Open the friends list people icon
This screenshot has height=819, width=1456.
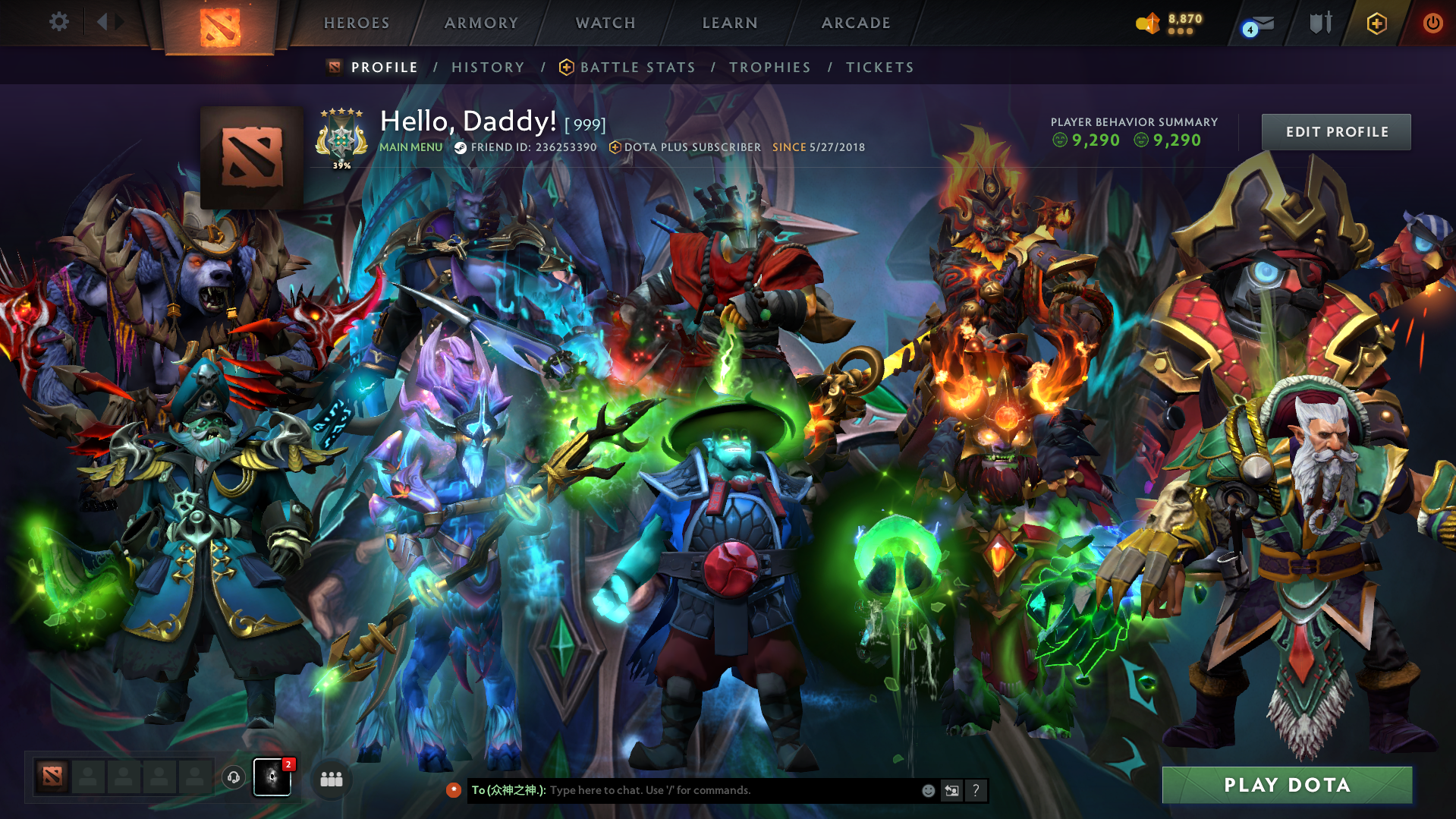pos(331,779)
